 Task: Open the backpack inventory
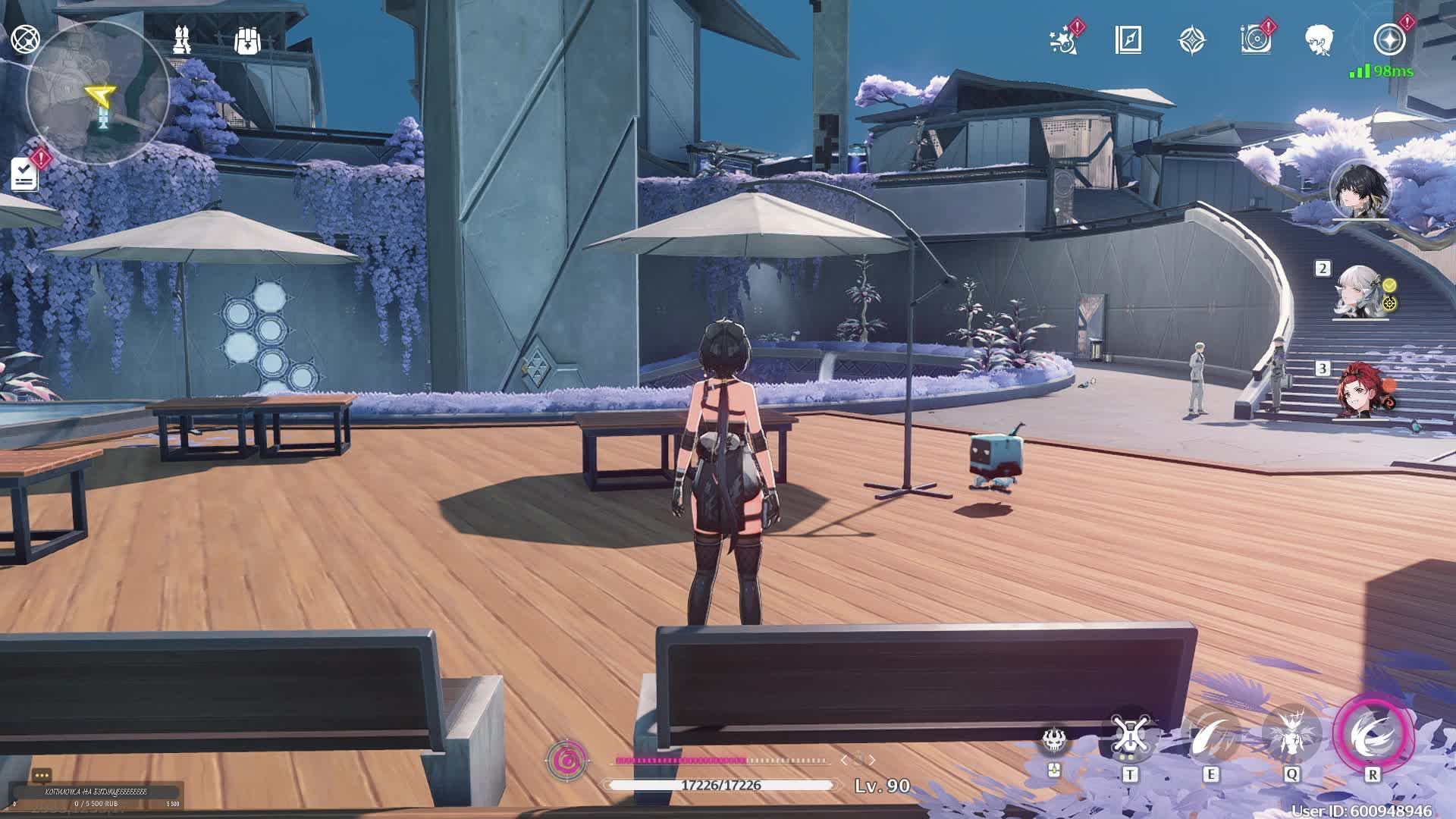coord(247,41)
